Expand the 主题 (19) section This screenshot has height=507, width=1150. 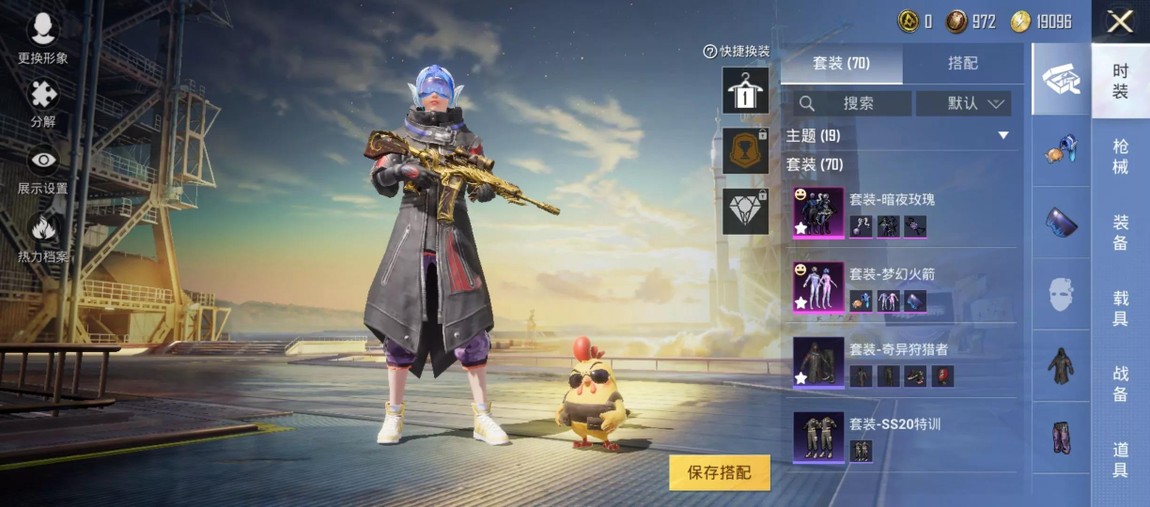[1003, 135]
